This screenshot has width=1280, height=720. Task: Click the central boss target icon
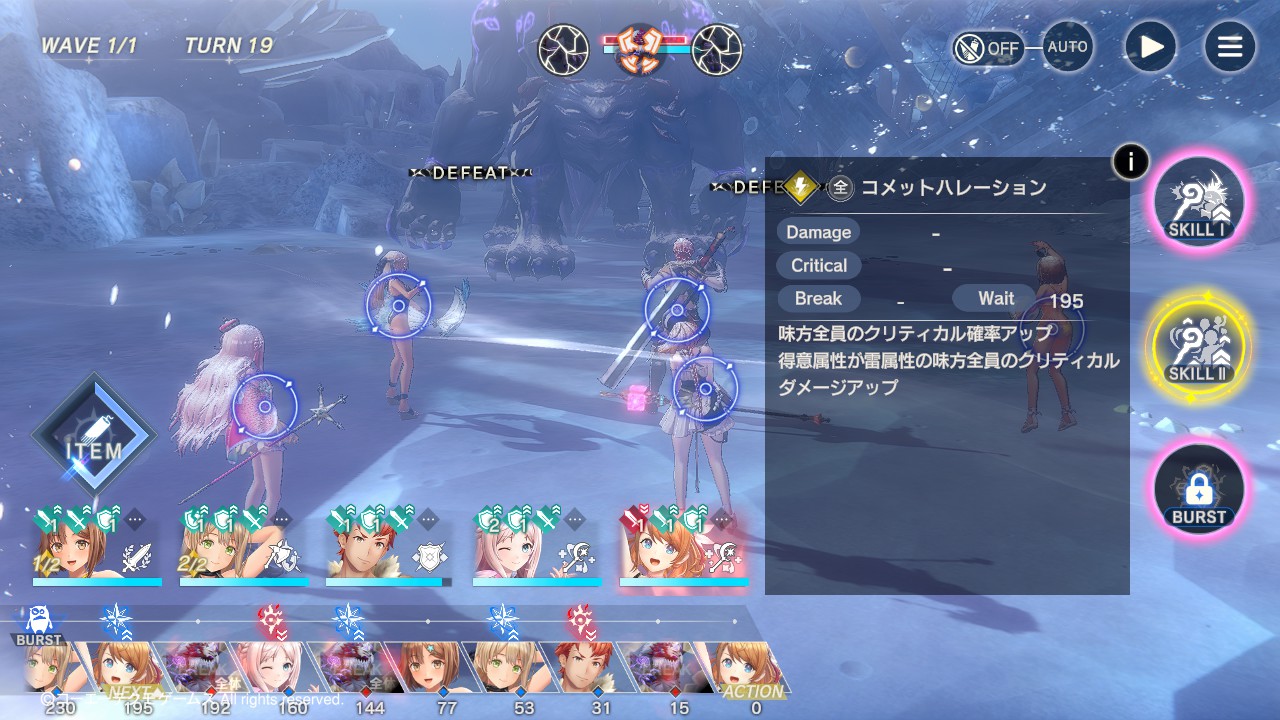(x=640, y=49)
